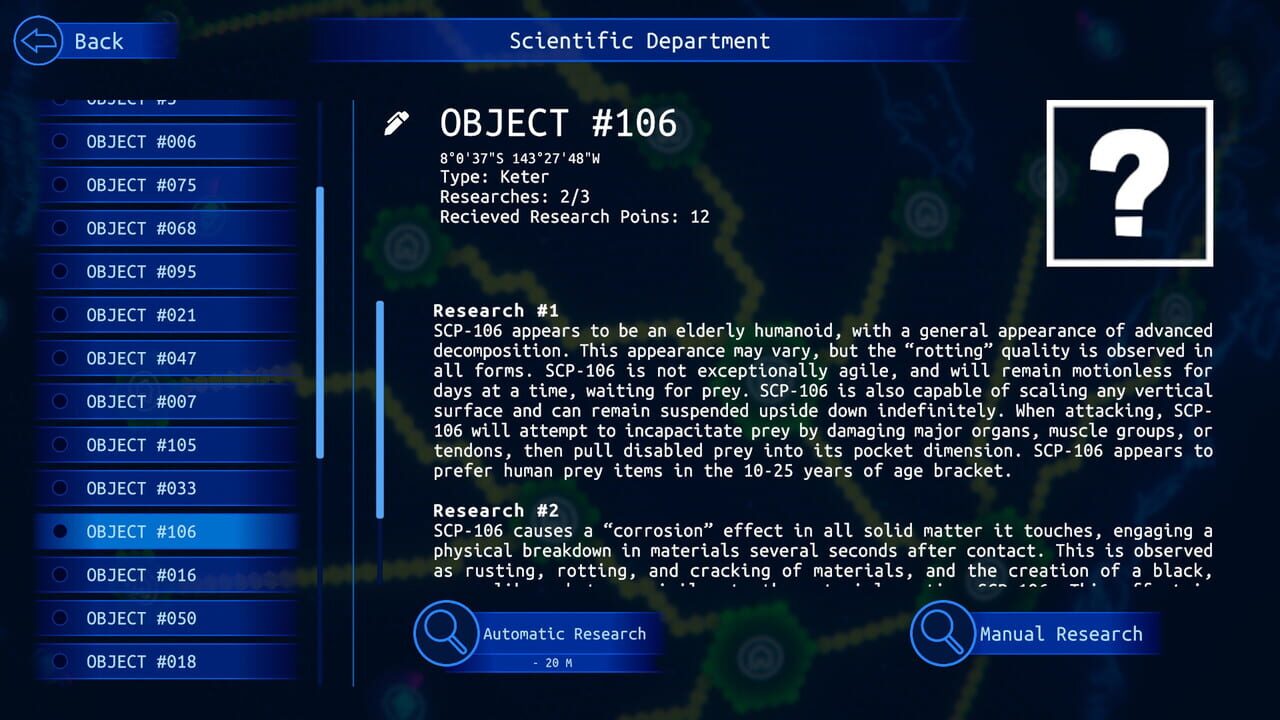Select the radio circle beside OBJECT #095

[60, 271]
